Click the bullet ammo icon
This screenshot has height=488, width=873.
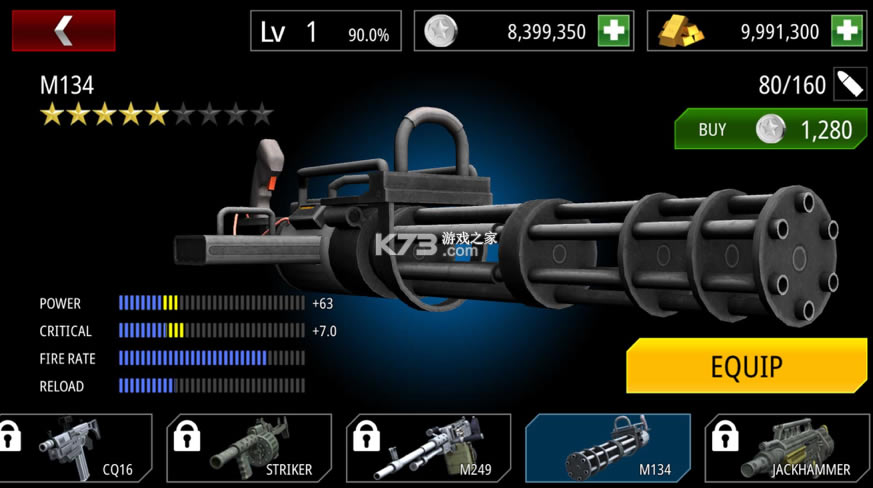[x=850, y=84]
